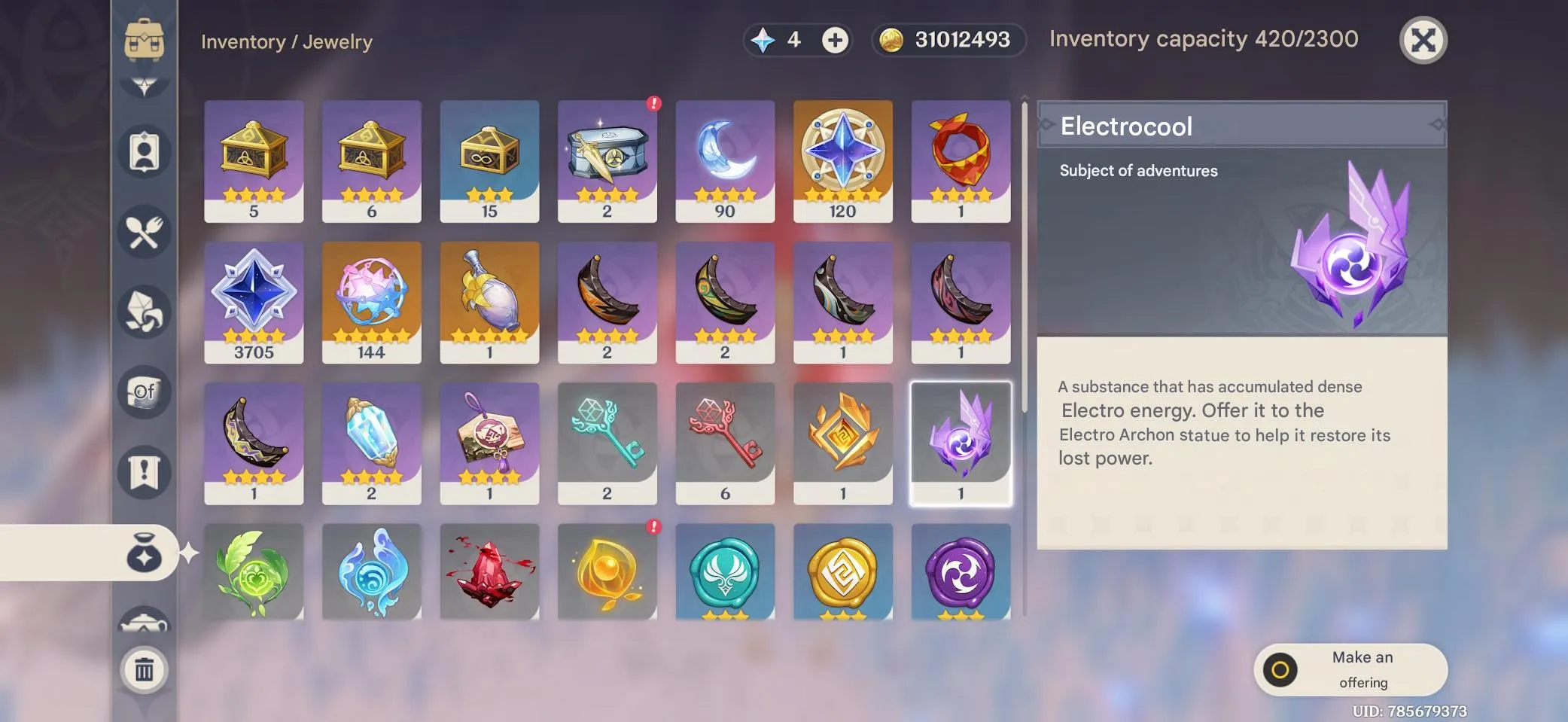
Task: Select the quest items exclamation icon
Action: point(145,471)
